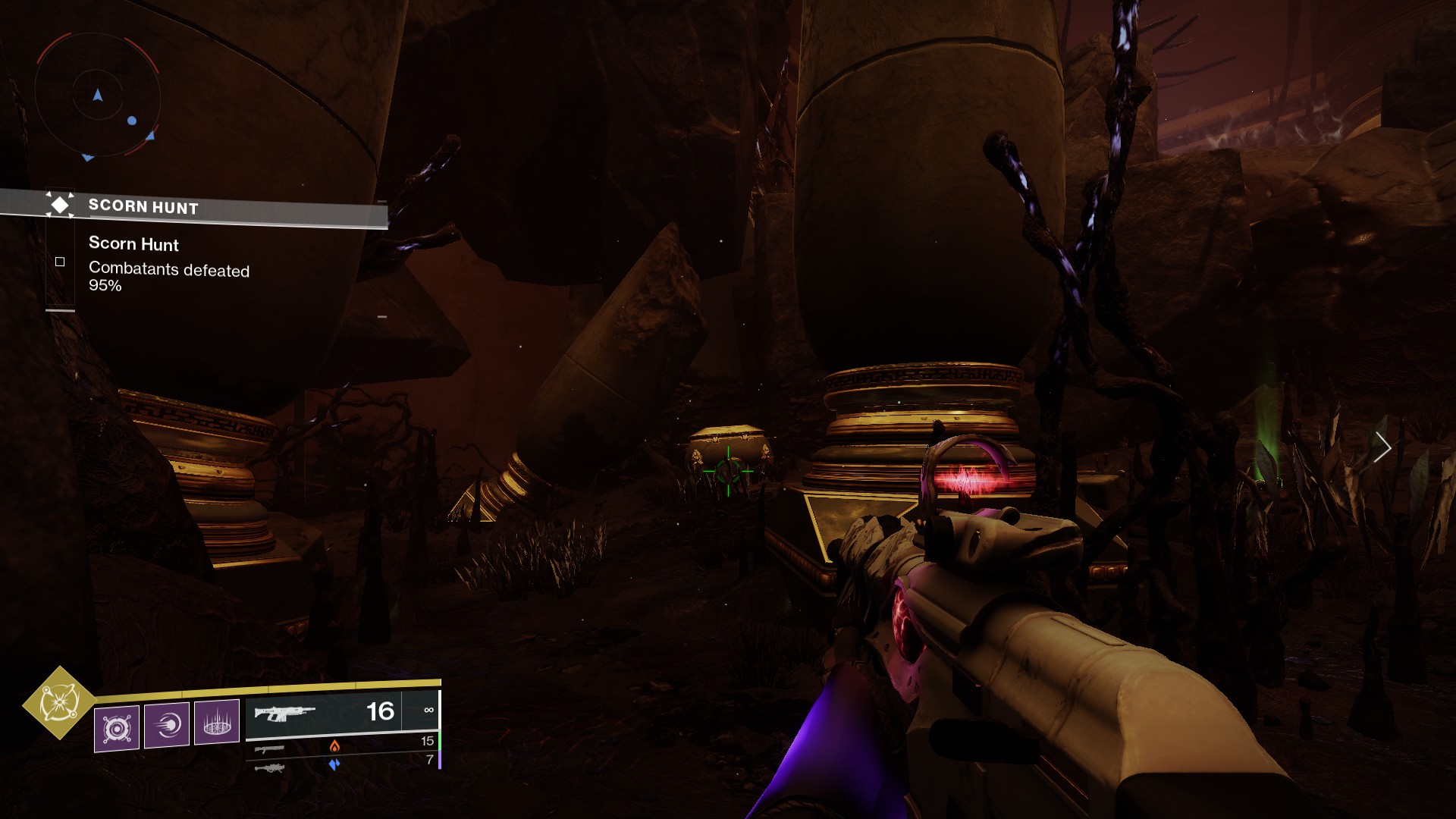Screen dimensions: 1456x819
Task: Click the right-pointing chevron arrow at screen edge
Action: (1382, 447)
